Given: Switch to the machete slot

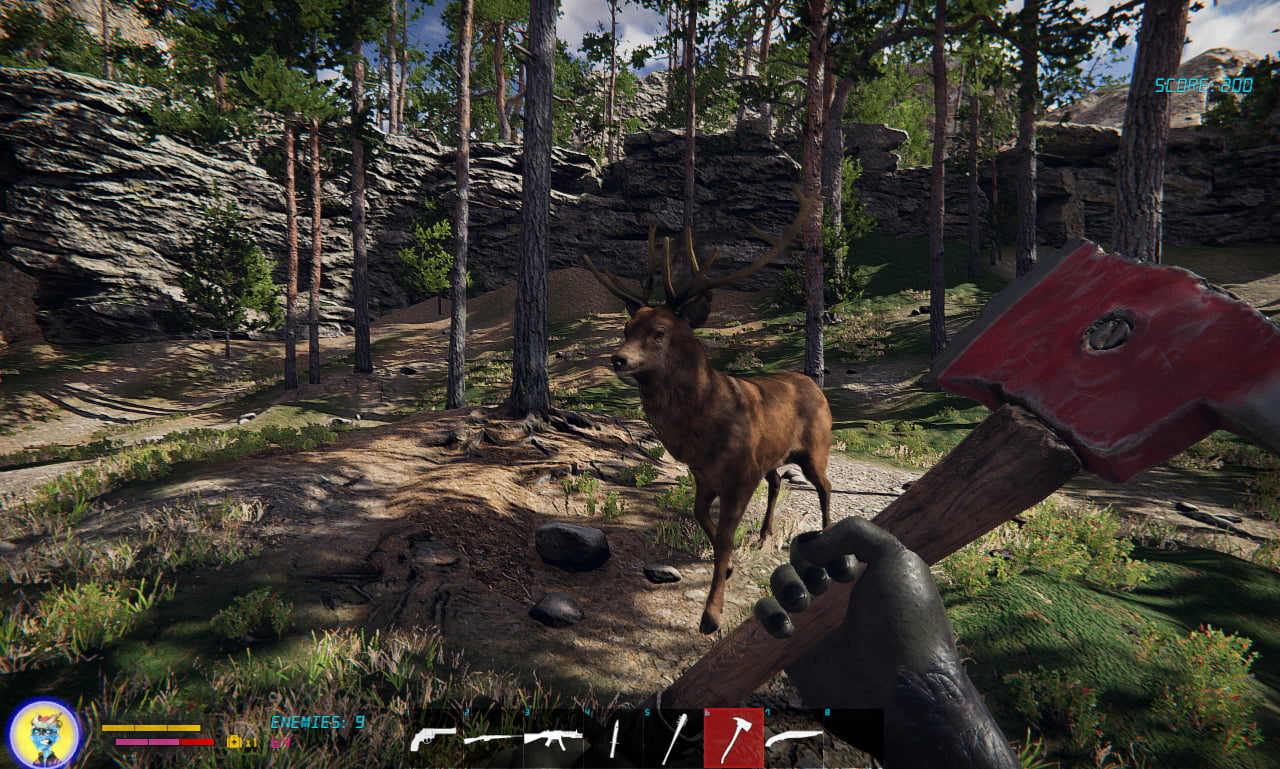Looking at the screenshot, I should pos(793,739).
